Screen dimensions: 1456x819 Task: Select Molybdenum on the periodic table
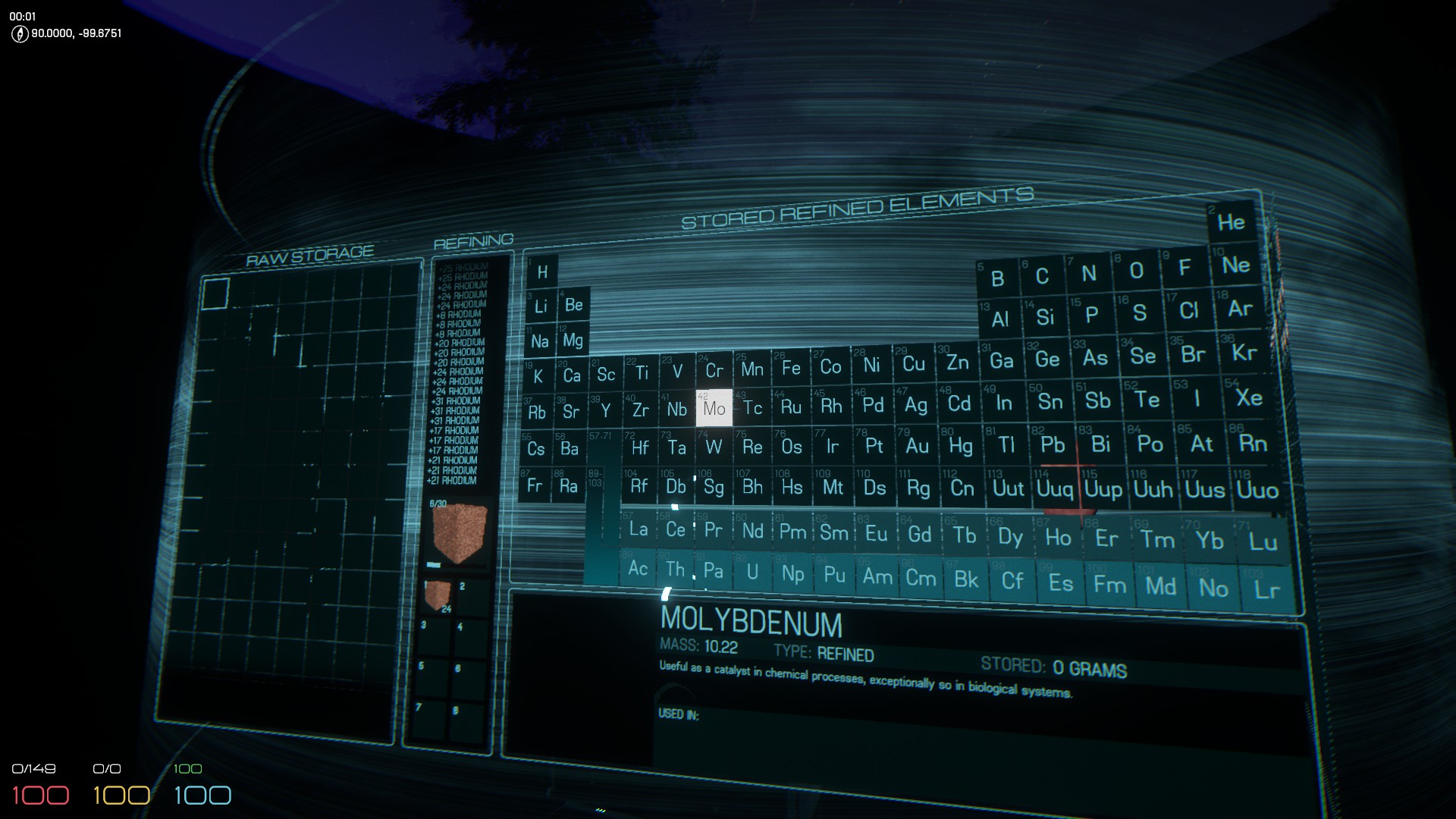pyautogui.click(x=714, y=408)
